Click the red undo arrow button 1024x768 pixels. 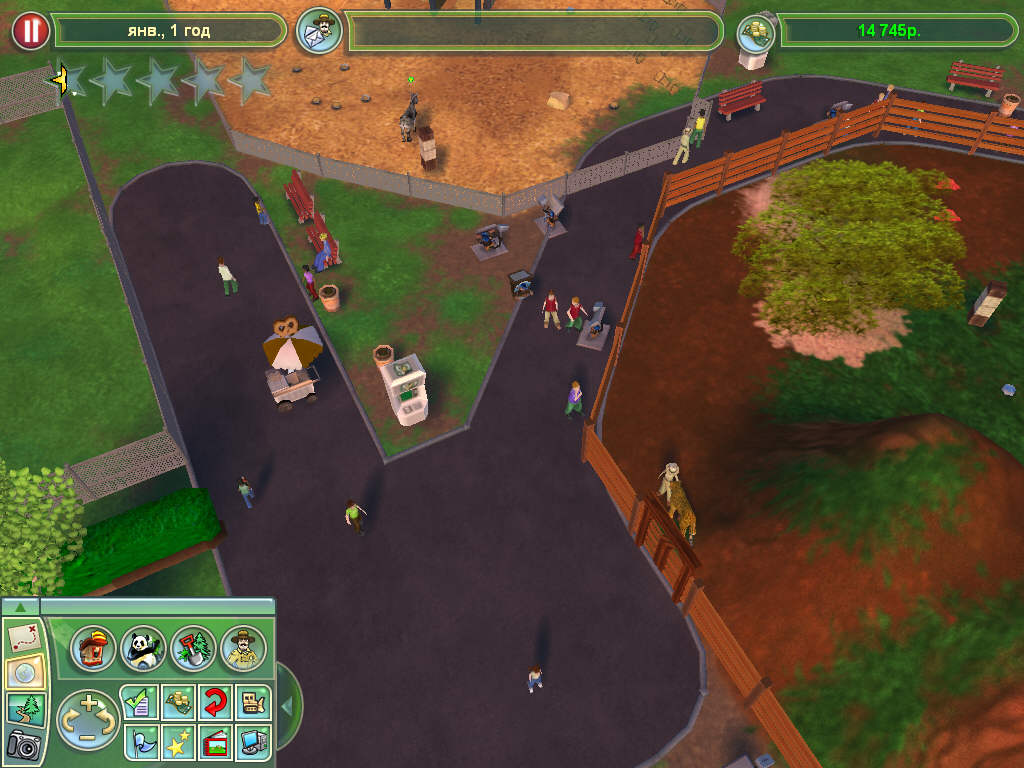(215, 702)
